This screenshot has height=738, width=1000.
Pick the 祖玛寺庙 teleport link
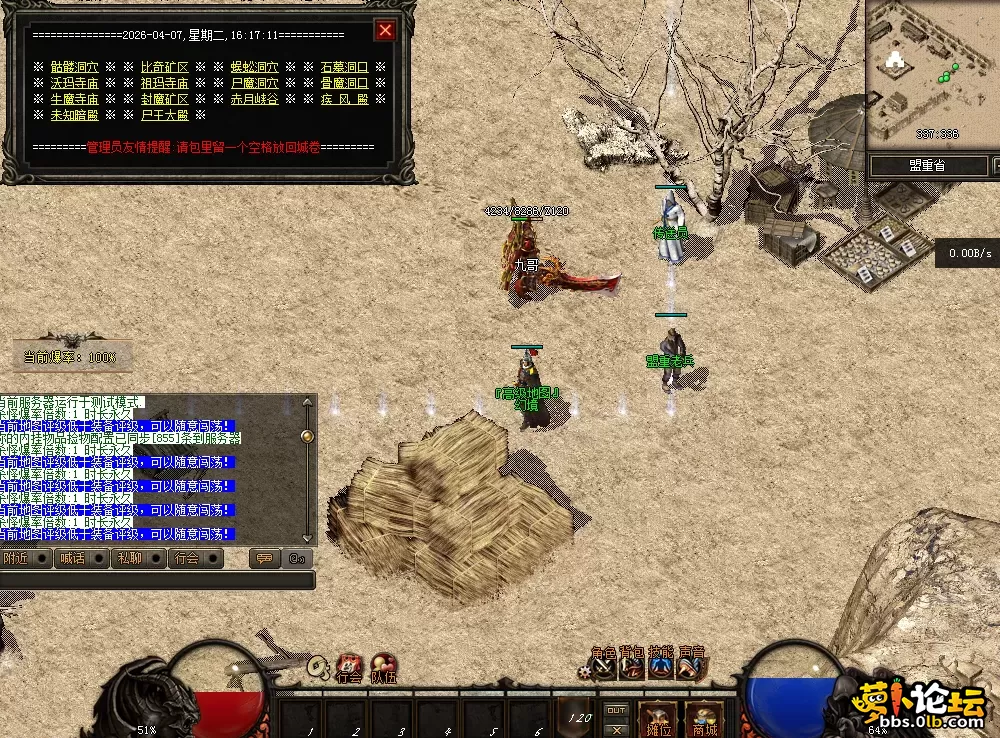pyautogui.click(x=165, y=83)
